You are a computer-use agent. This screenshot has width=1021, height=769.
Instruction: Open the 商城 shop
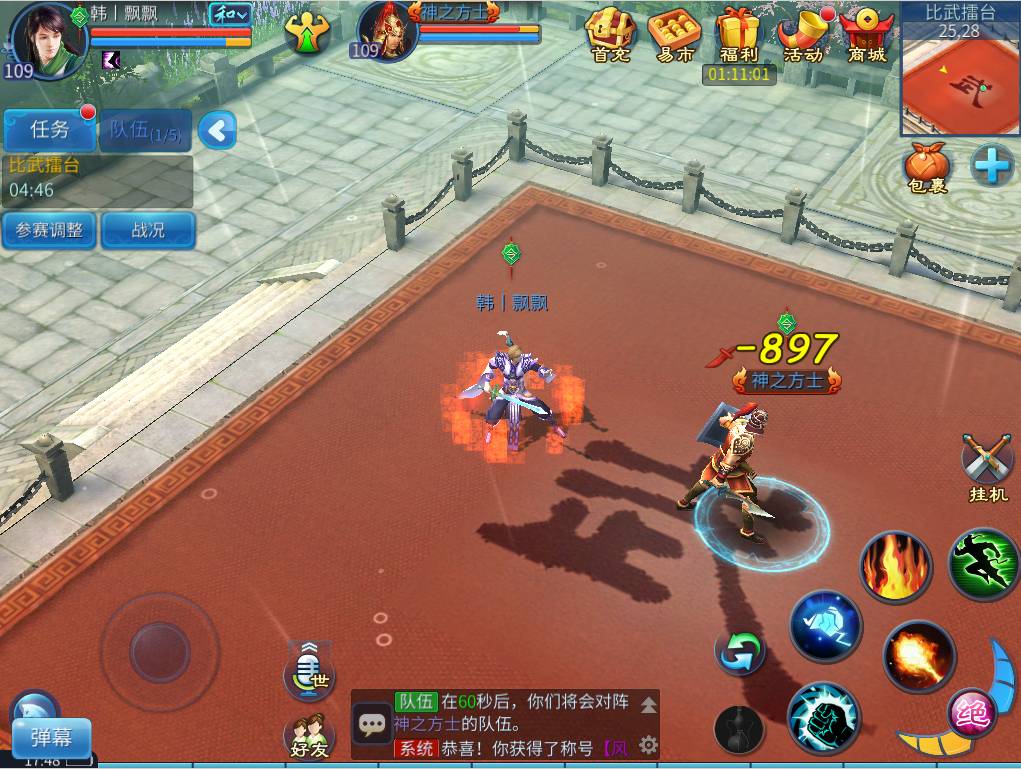pos(866,36)
